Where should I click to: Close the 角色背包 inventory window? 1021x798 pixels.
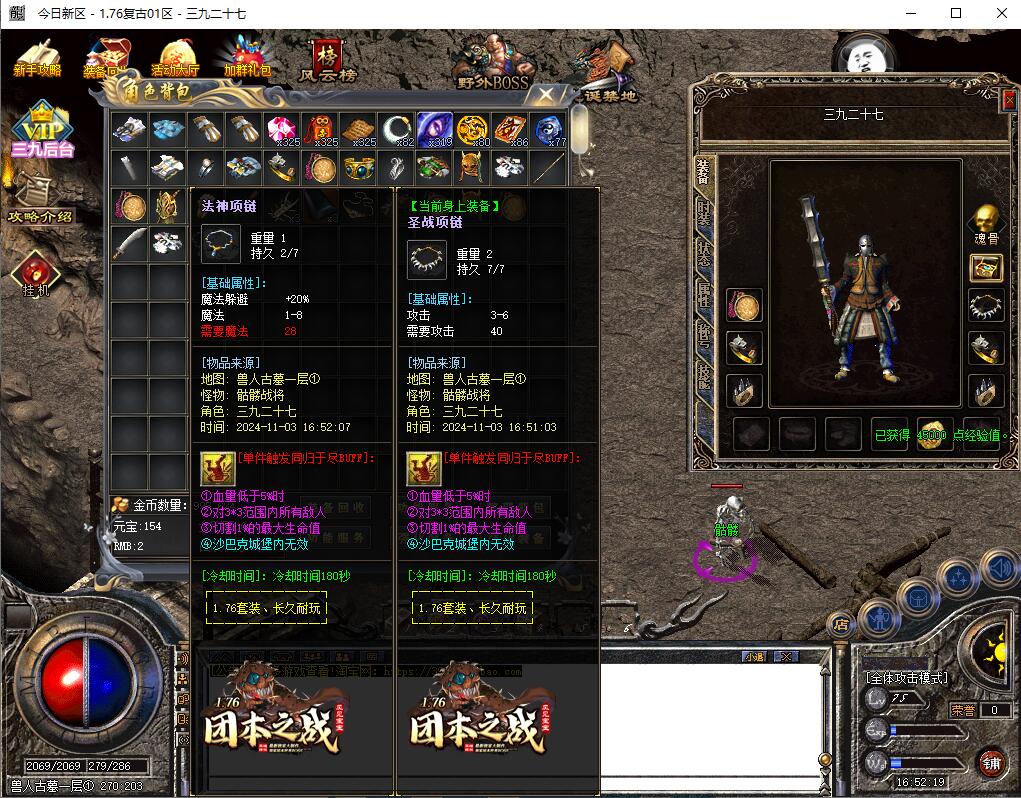(545, 95)
